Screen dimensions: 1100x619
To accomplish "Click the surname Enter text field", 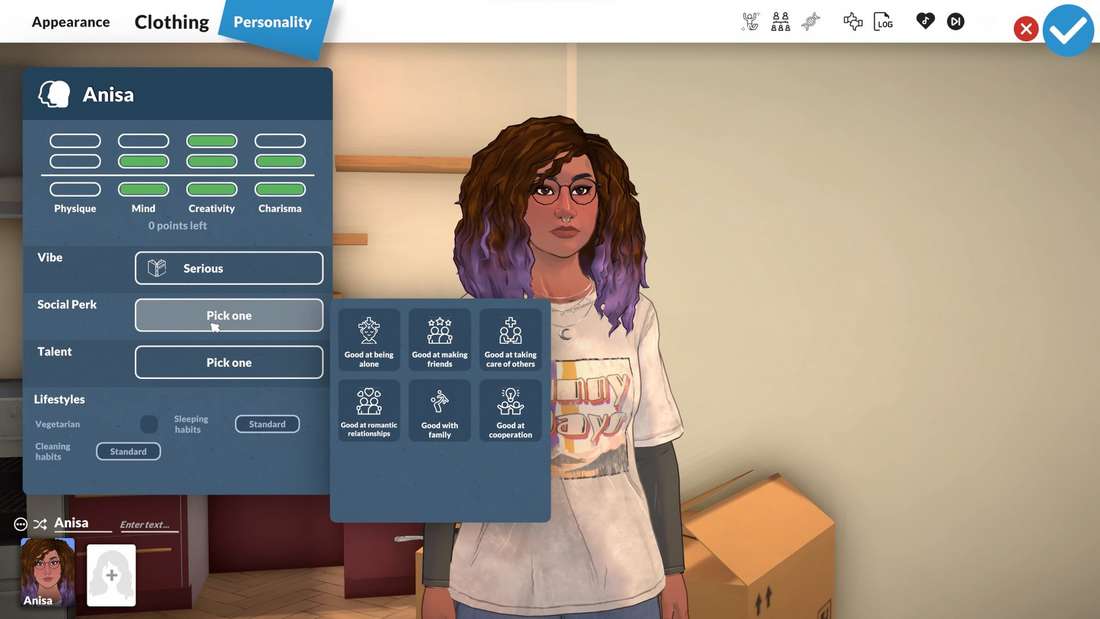I will [x=148, y=525].
